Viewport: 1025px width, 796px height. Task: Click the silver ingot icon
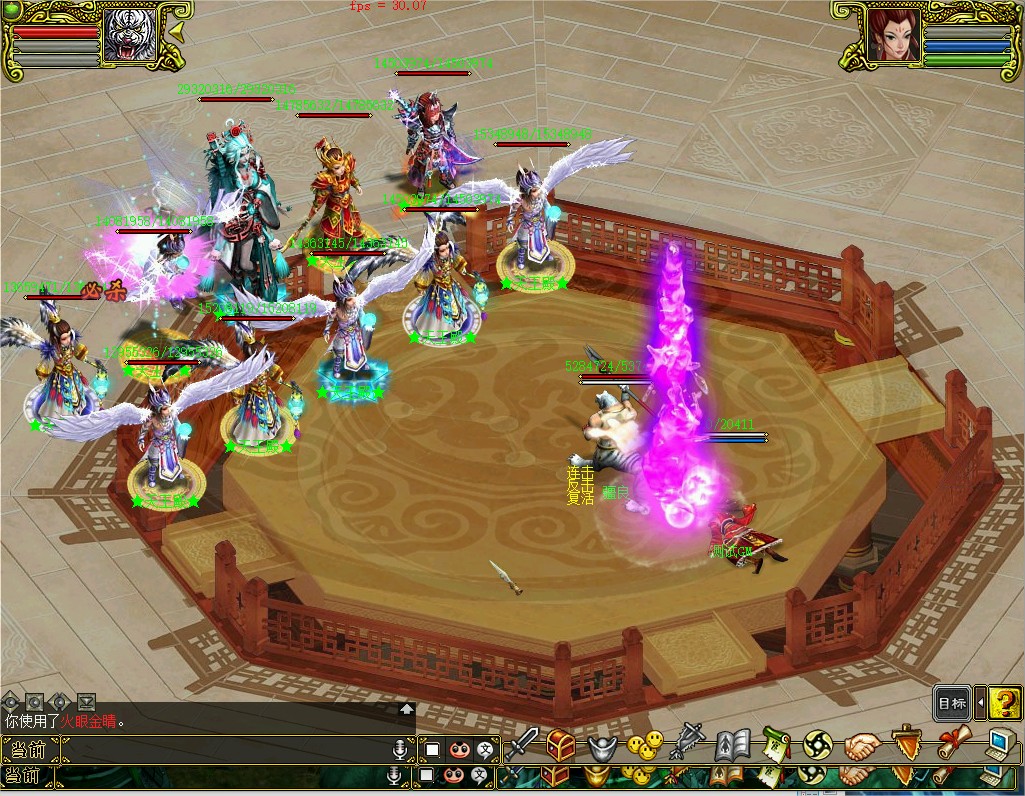point(600,747)
